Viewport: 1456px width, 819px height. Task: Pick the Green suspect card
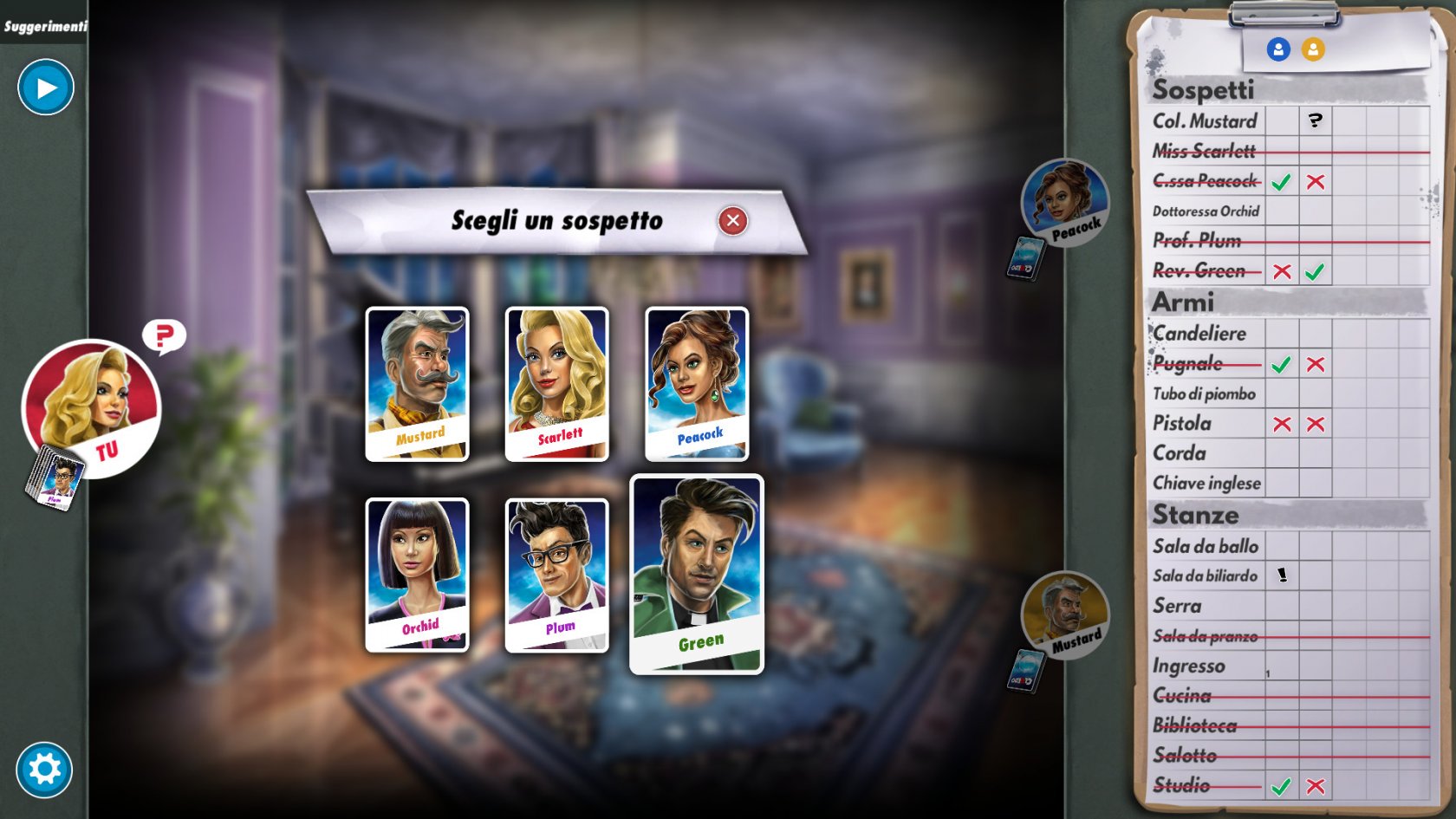coord(697,574)
